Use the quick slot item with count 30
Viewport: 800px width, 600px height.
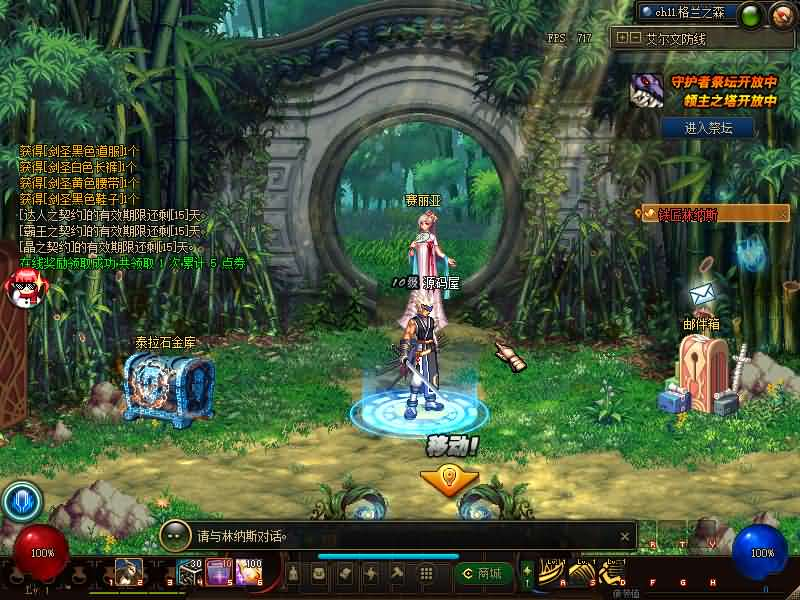[x=191, y=573]
